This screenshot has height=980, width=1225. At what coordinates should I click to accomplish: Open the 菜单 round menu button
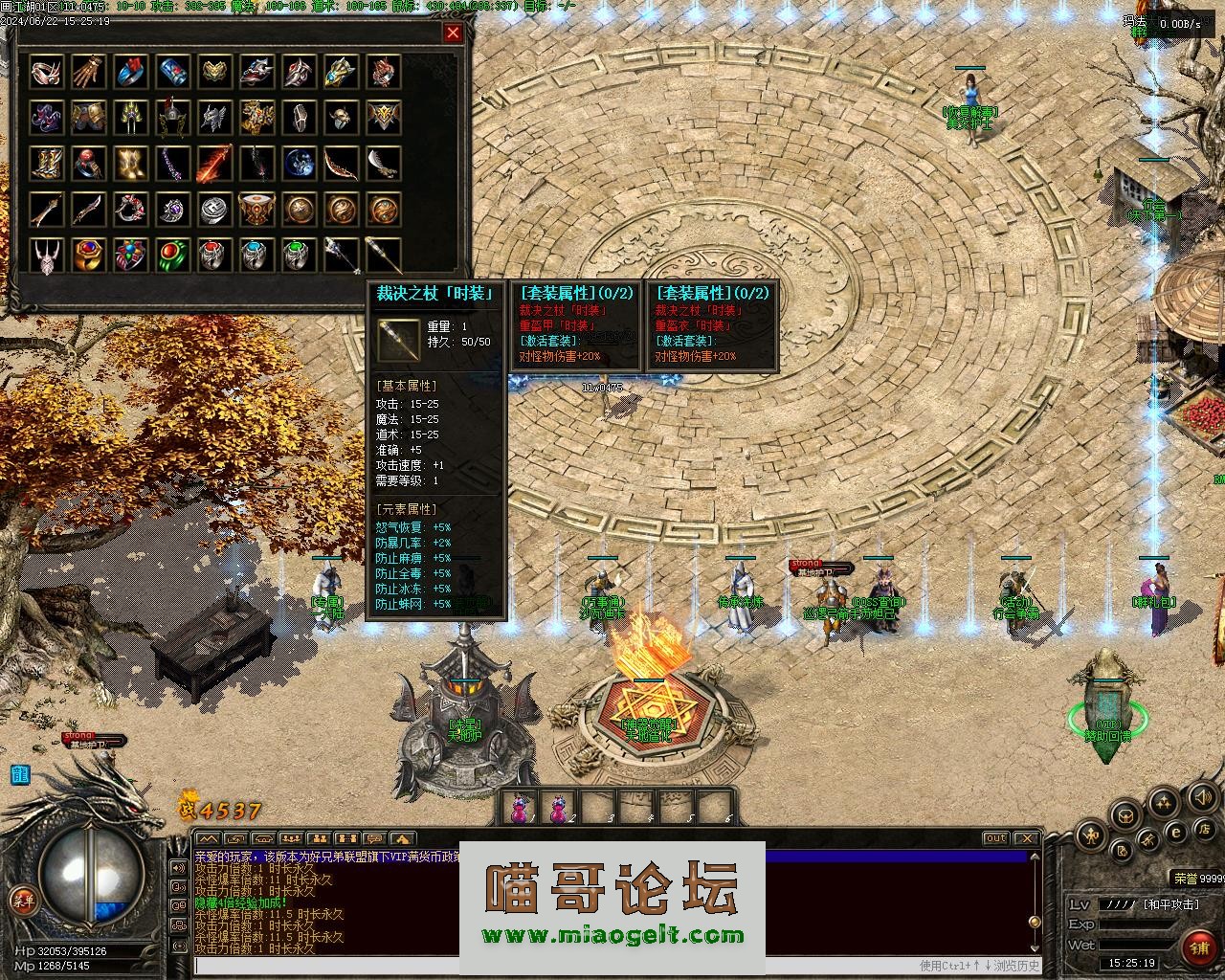coord(22,899)
